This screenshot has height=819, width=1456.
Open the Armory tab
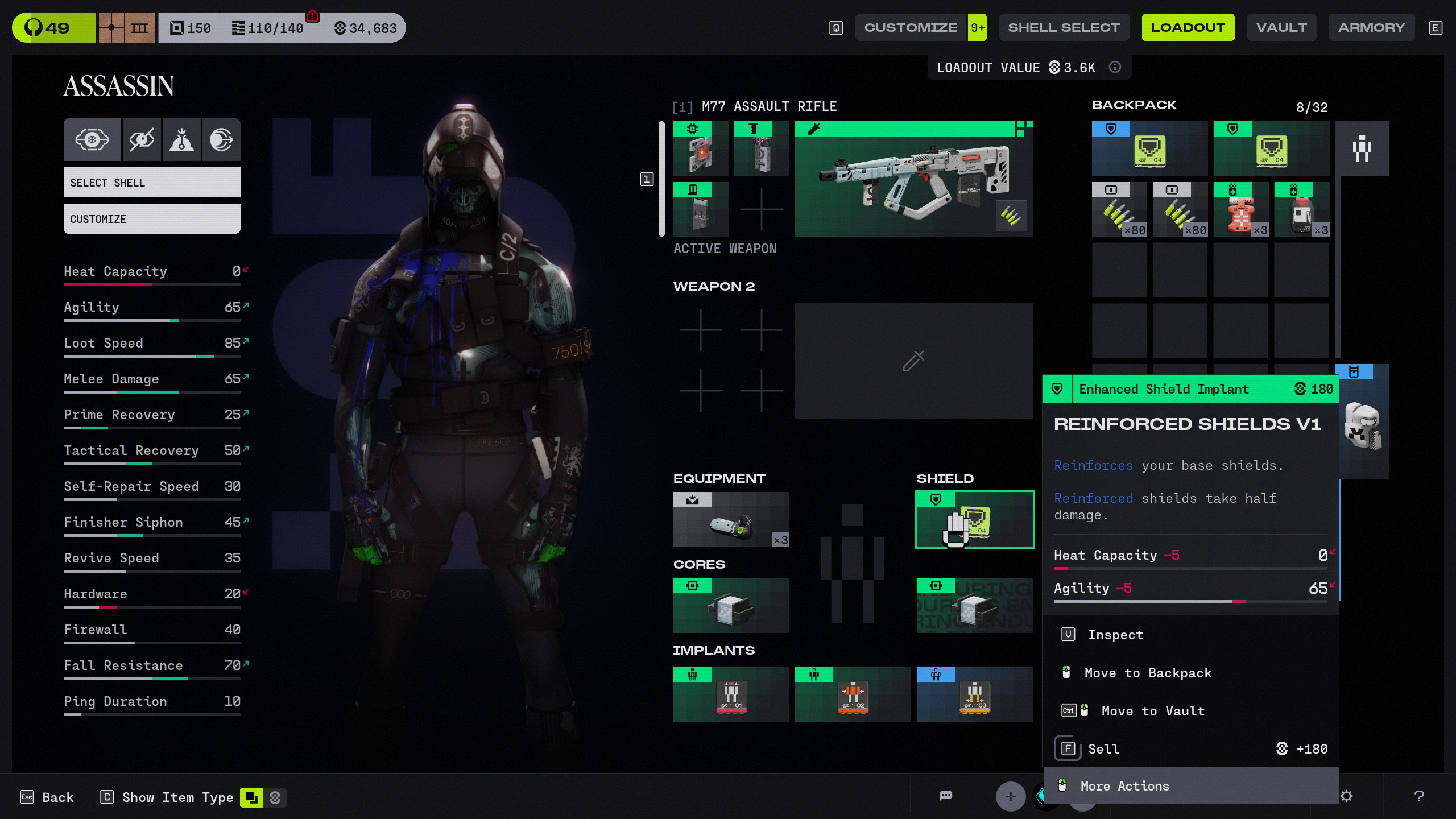pos(1371,27)
